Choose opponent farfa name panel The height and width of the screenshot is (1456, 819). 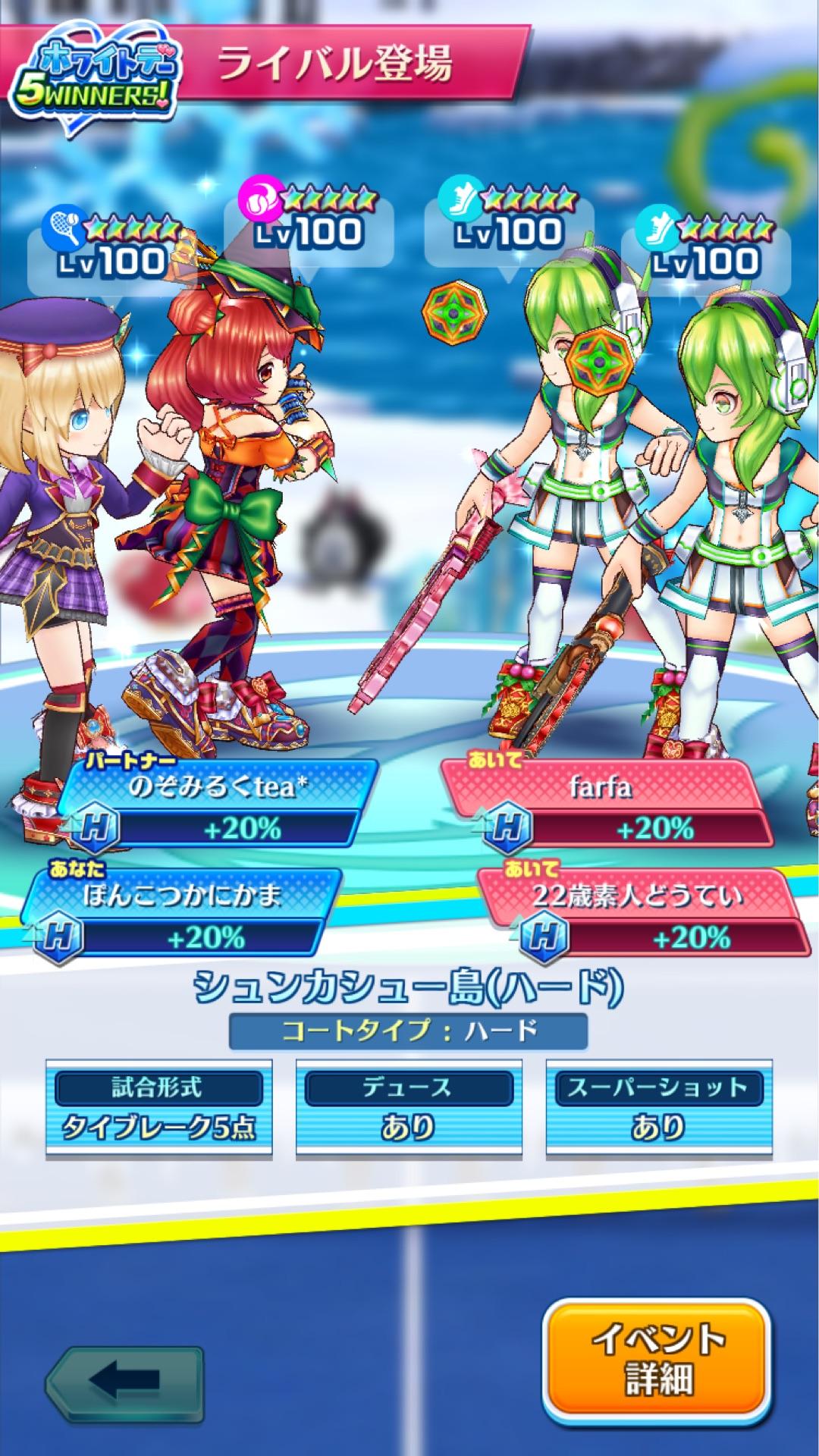(x=601, y=787)
